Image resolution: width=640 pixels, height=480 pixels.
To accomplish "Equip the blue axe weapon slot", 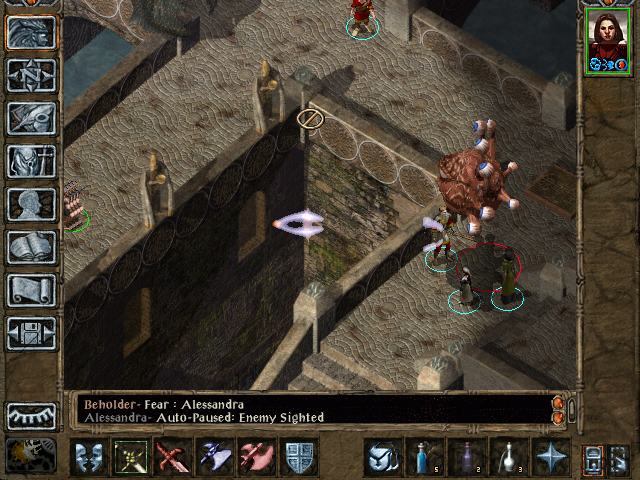I will [214, 458].
